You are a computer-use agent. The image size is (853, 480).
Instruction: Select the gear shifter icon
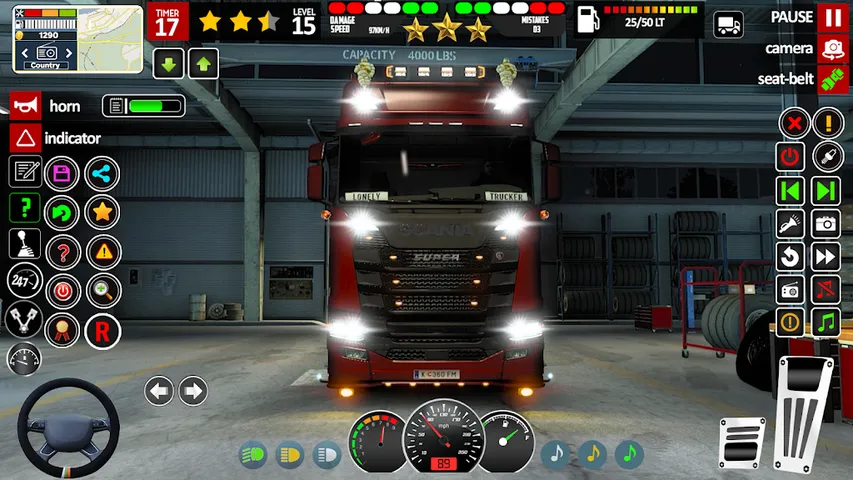pyautogui.click(x=24, y=243)
